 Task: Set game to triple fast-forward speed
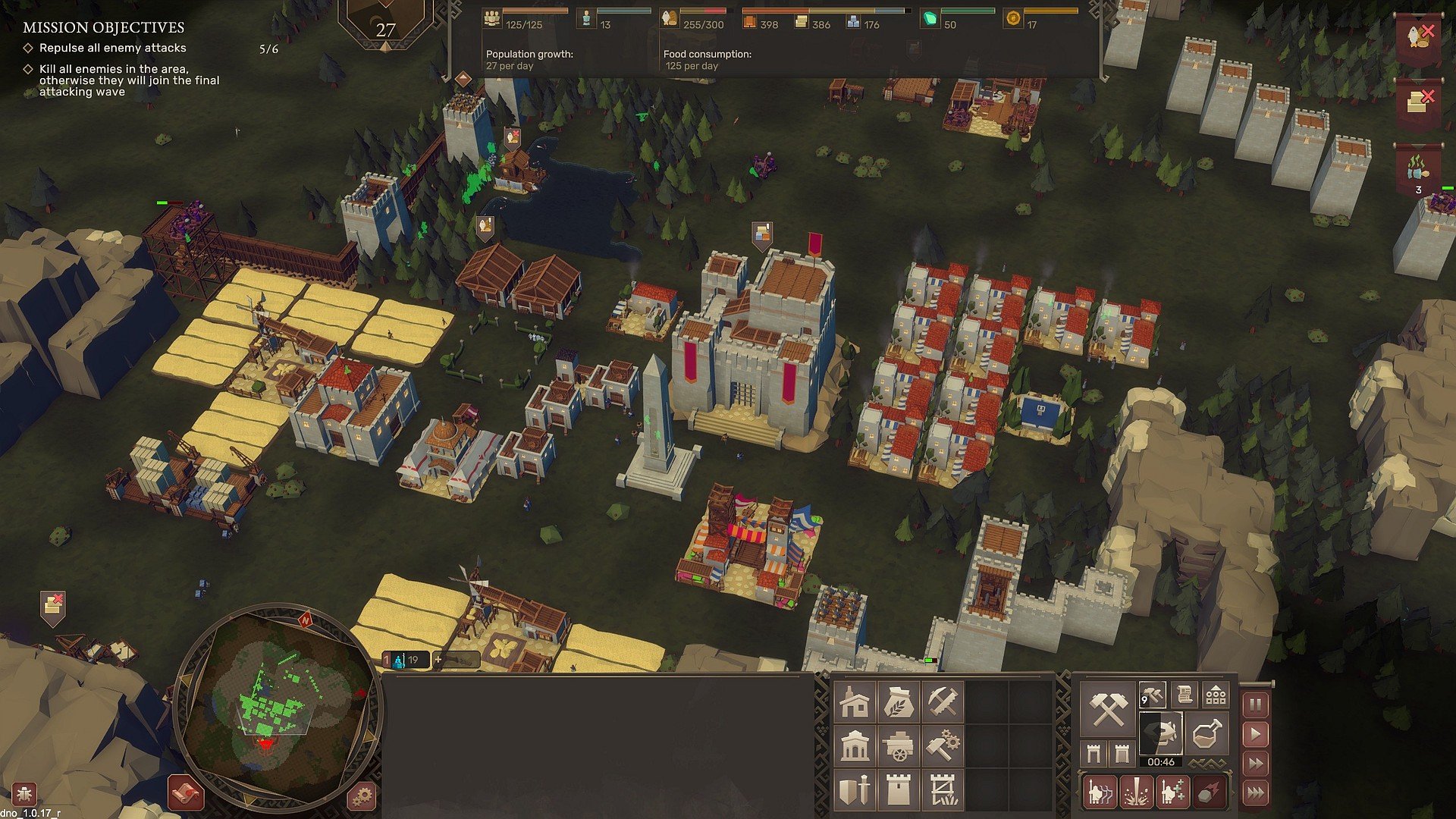click(1256, 792)
